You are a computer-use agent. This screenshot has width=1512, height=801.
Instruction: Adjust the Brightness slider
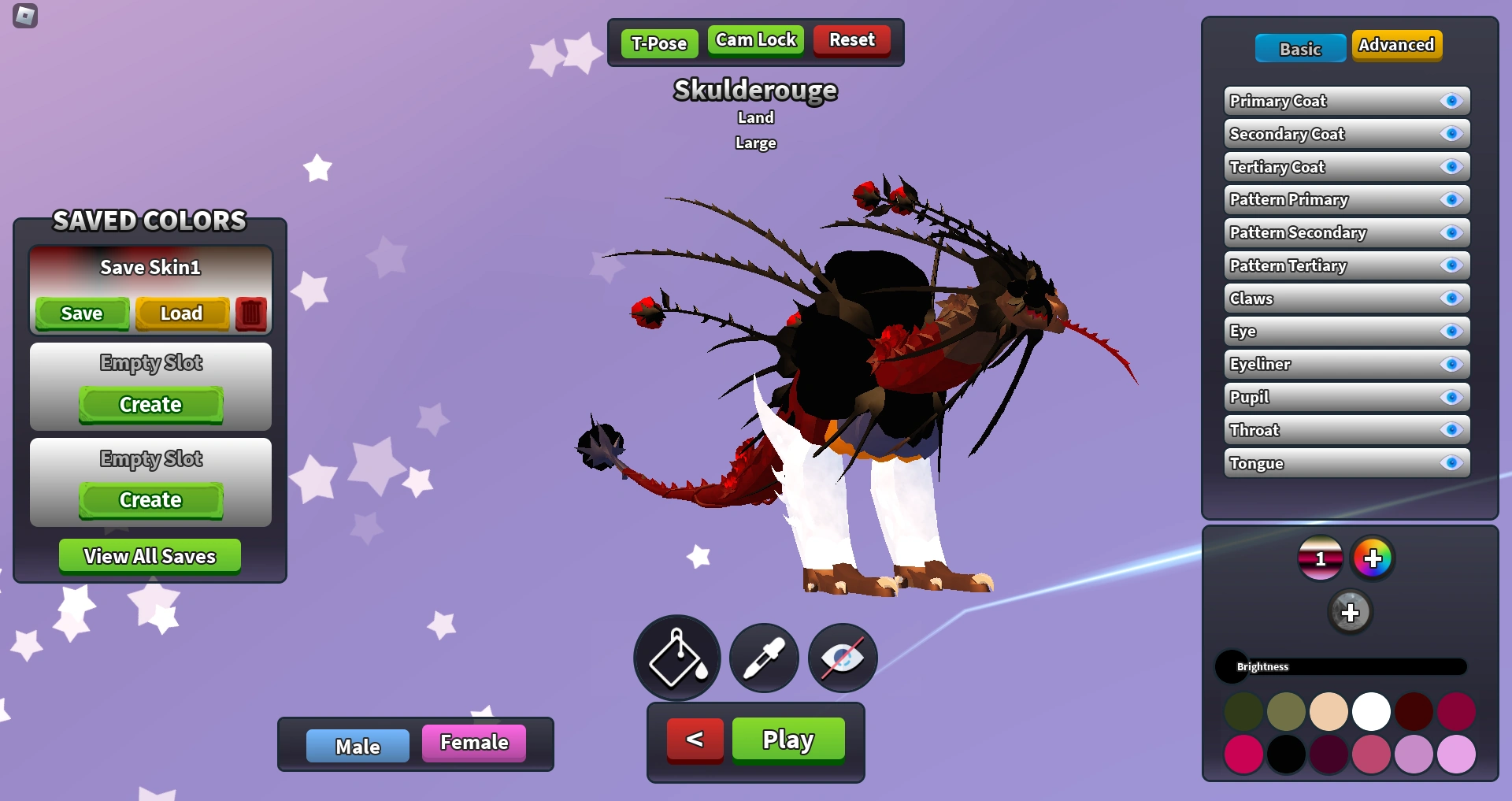pyautogui.click(x=1343, y=666)
